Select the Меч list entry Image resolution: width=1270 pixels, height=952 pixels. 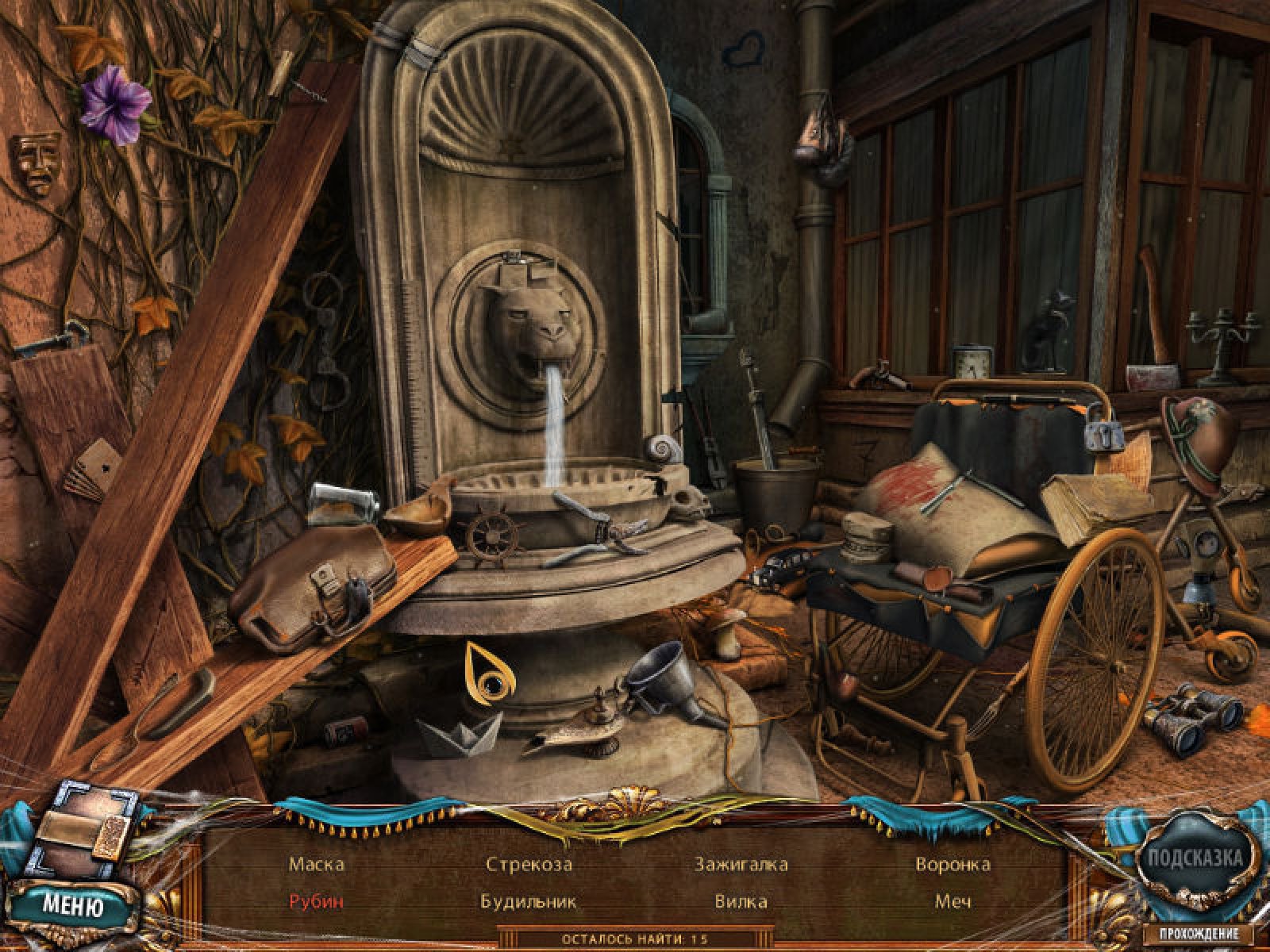tap(952, 902)
